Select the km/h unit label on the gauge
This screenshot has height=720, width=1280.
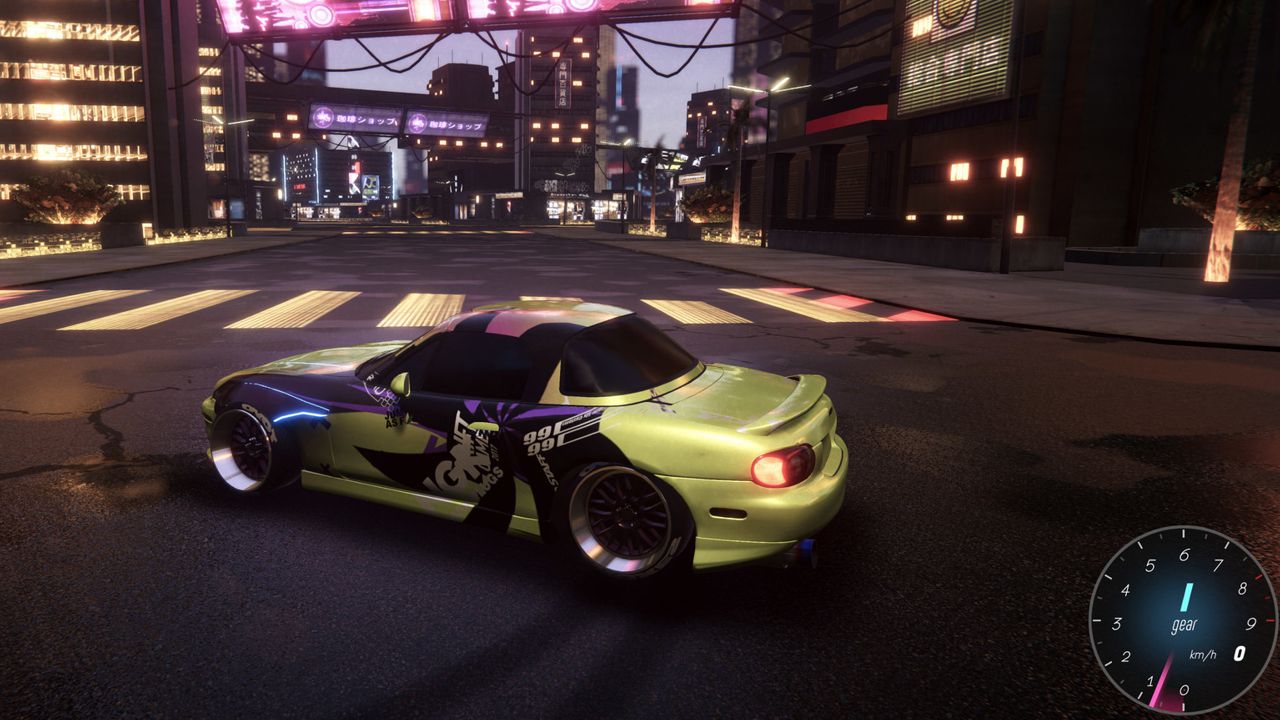point(1203,655)
